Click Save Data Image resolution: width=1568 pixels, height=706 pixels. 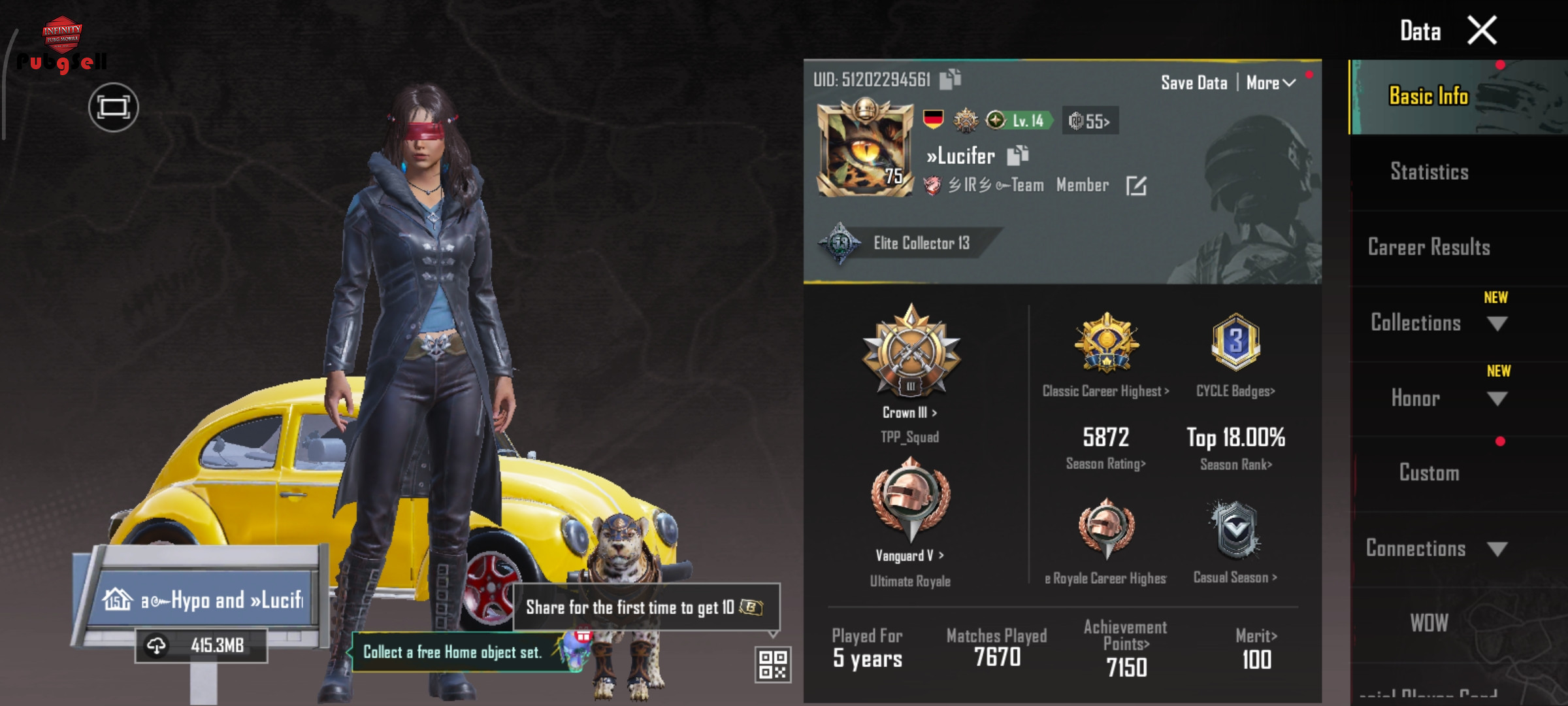[1194, 83]
